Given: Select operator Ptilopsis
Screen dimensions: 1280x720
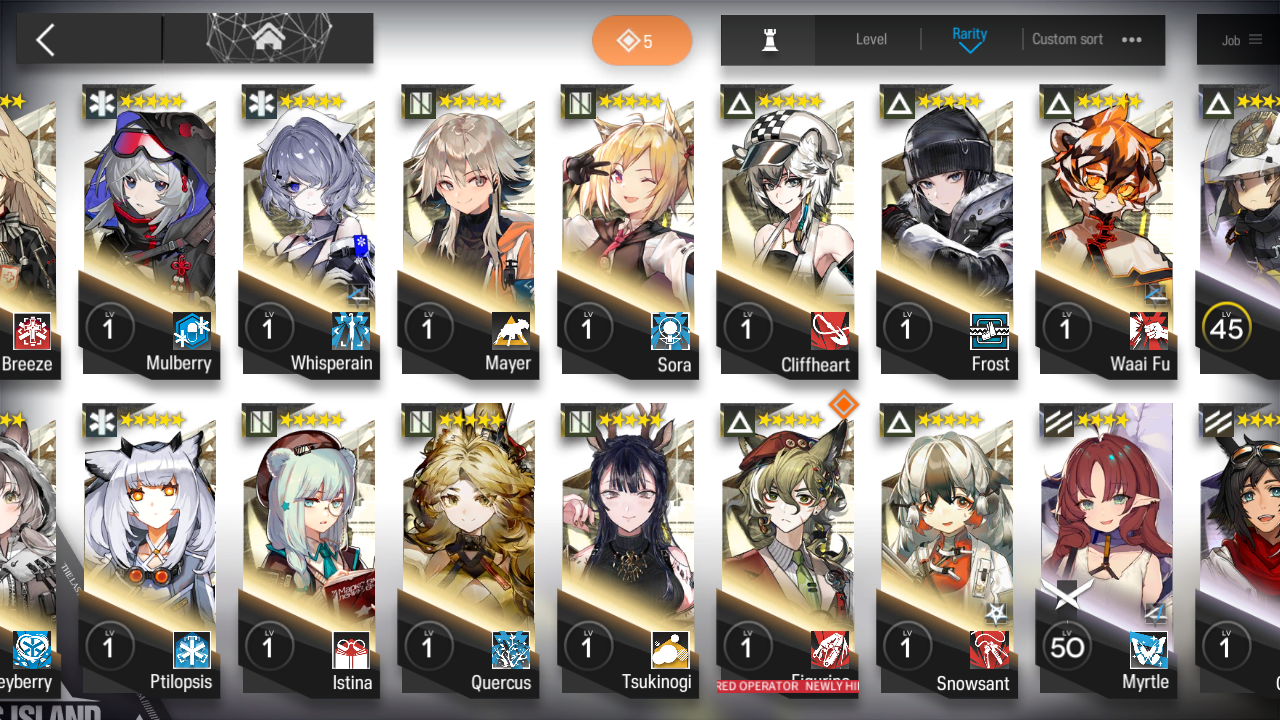Looking at the screenshot, I should tap(150, 550).
